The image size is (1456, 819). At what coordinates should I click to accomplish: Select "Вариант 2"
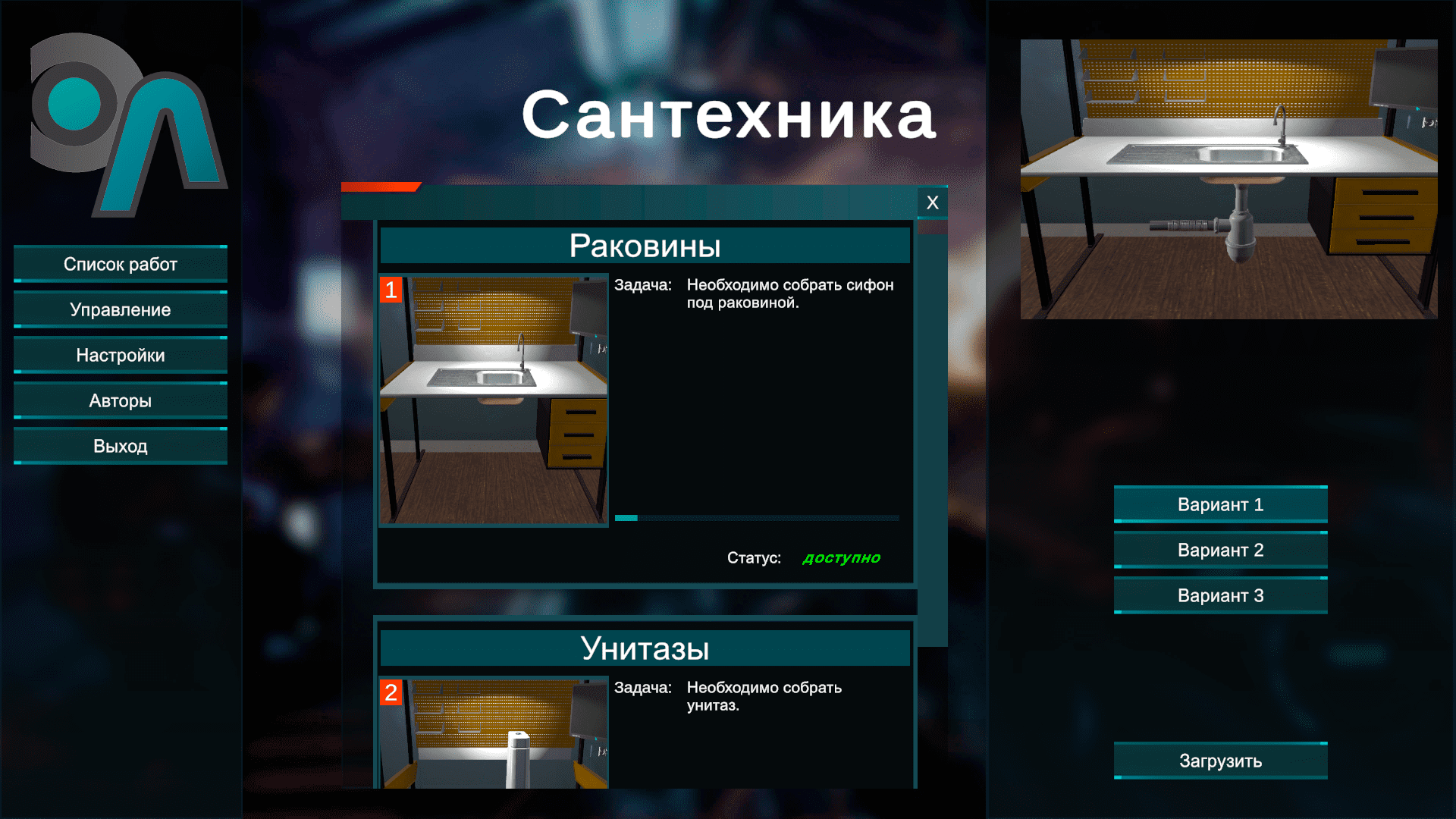[x=1219, y=549]
